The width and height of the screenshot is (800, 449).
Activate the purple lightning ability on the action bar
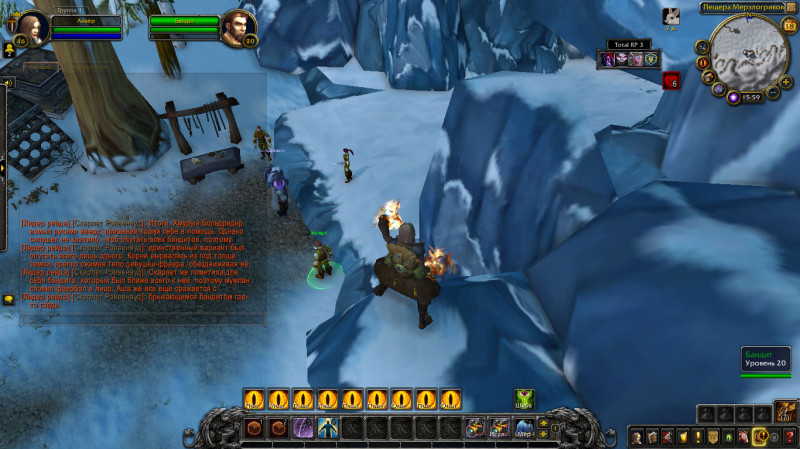click(301, 428)
